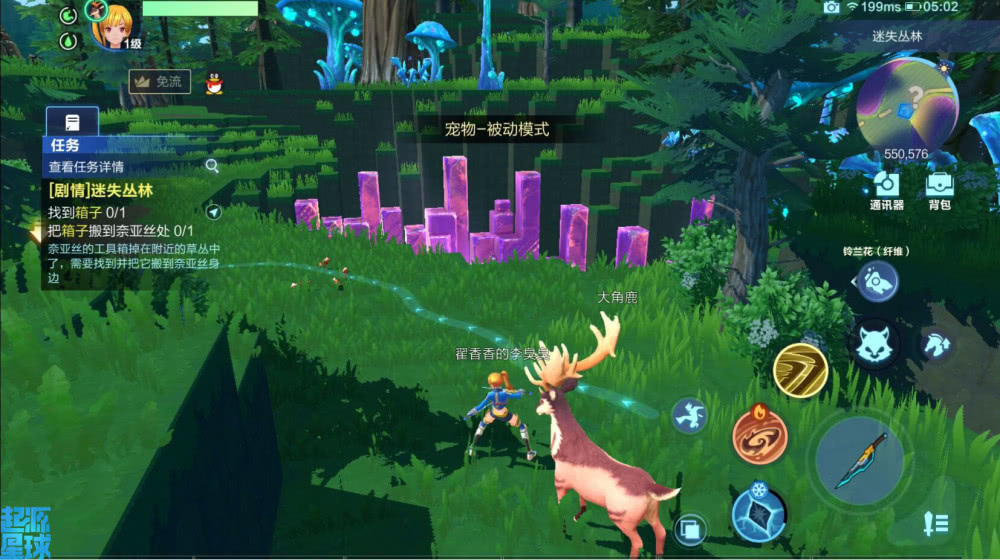Image resolution: width=1000 pixels, height=560 pixels.
Task: Use the 铃兰花 item quick slot
Action: (x=877, y=281)
